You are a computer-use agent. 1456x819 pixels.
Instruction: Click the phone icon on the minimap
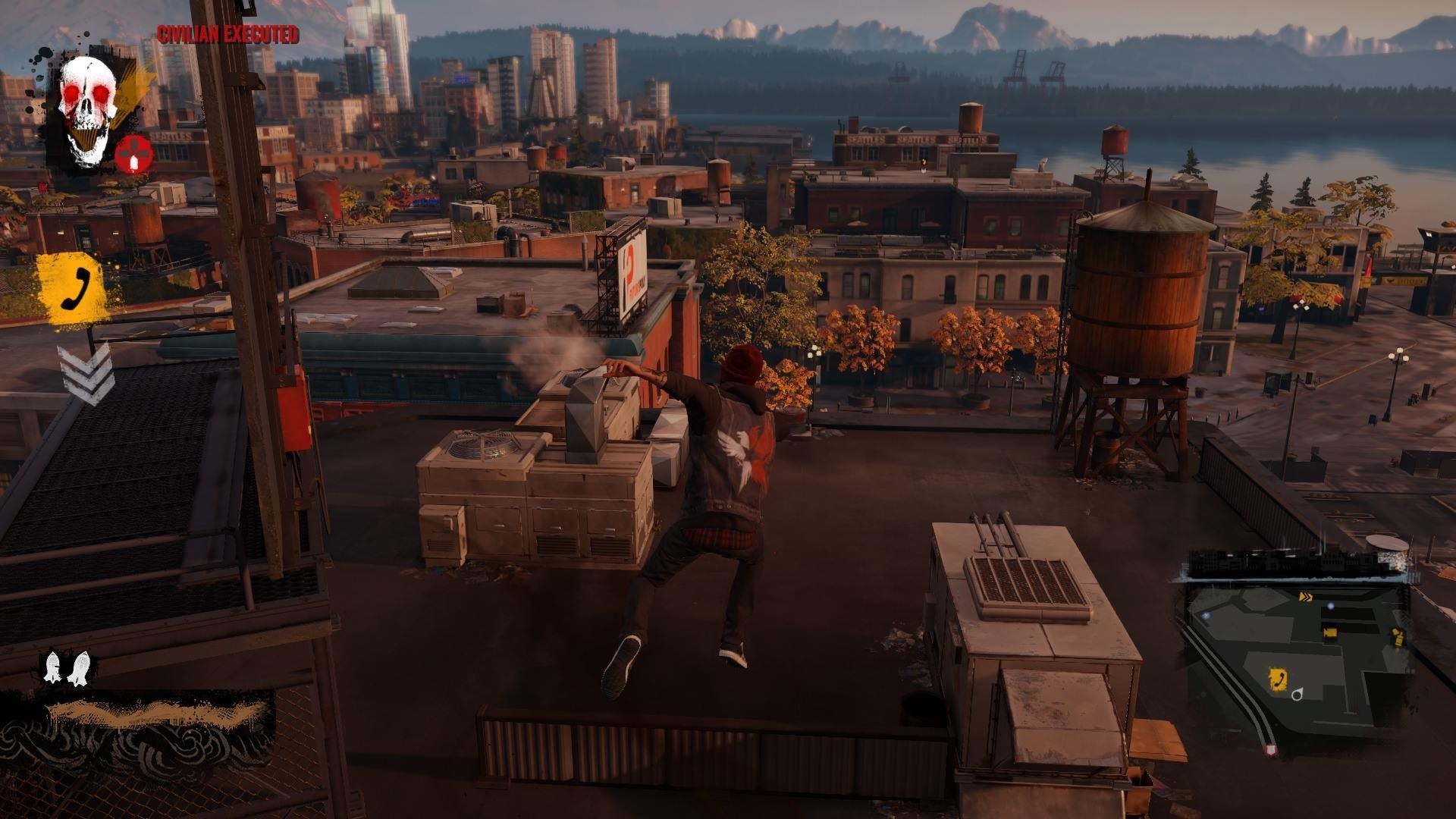tap(1279, 678)
